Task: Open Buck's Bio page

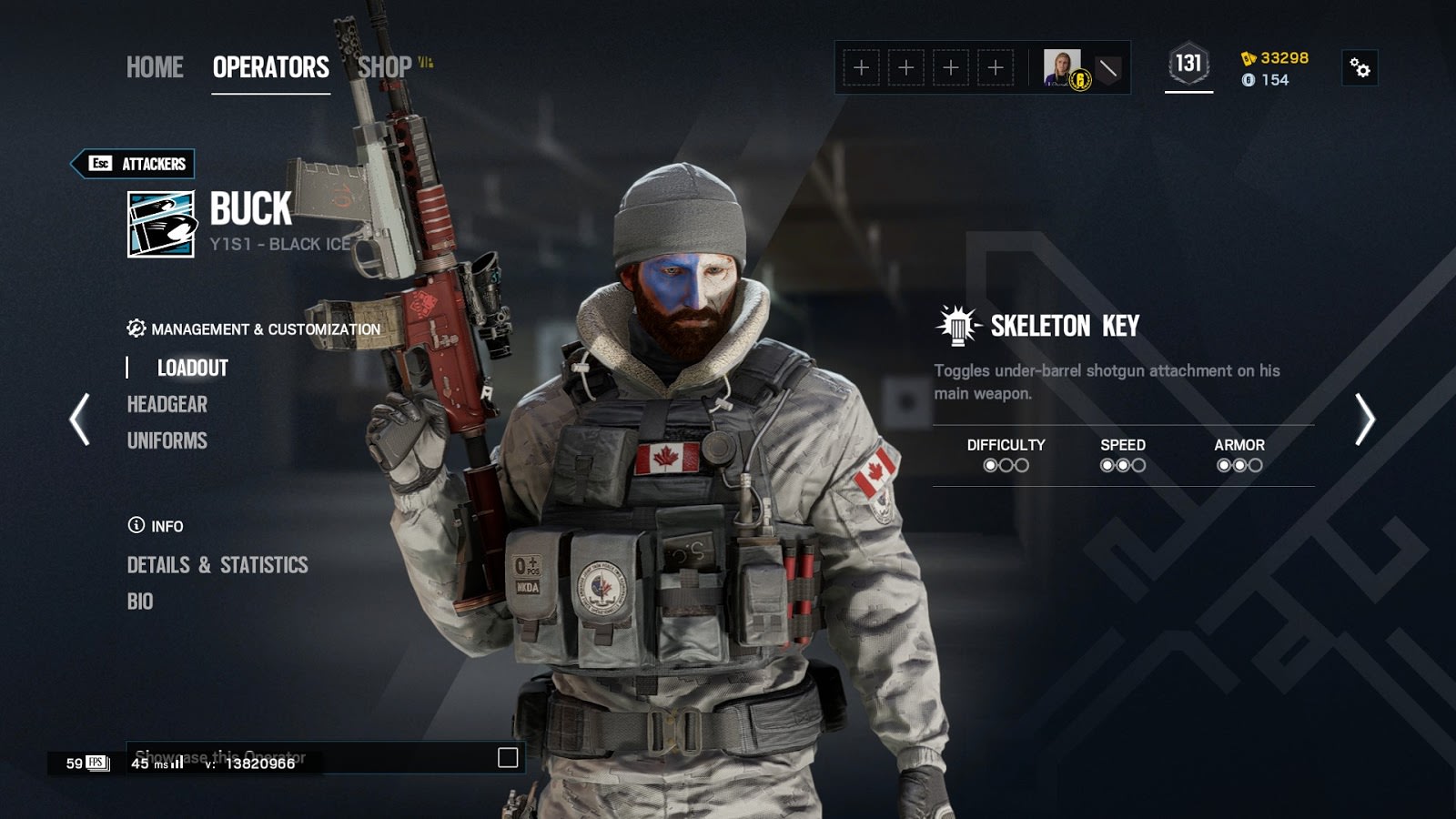Action: click(140, 602)
